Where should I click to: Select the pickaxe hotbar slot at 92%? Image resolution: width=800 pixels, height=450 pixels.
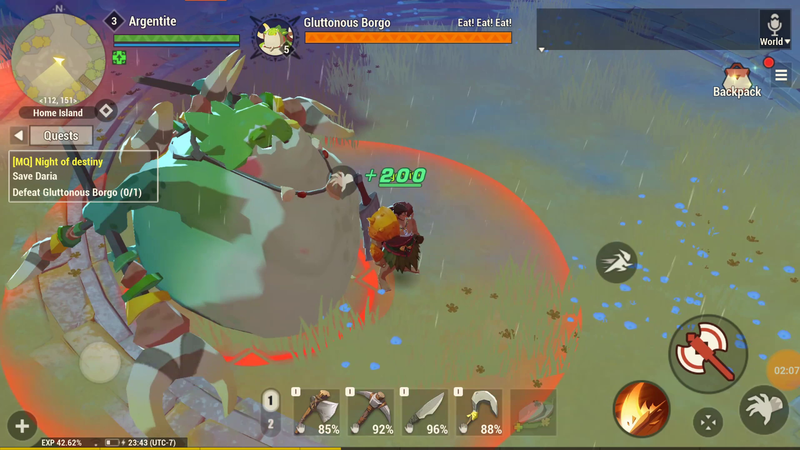point(372,412)
